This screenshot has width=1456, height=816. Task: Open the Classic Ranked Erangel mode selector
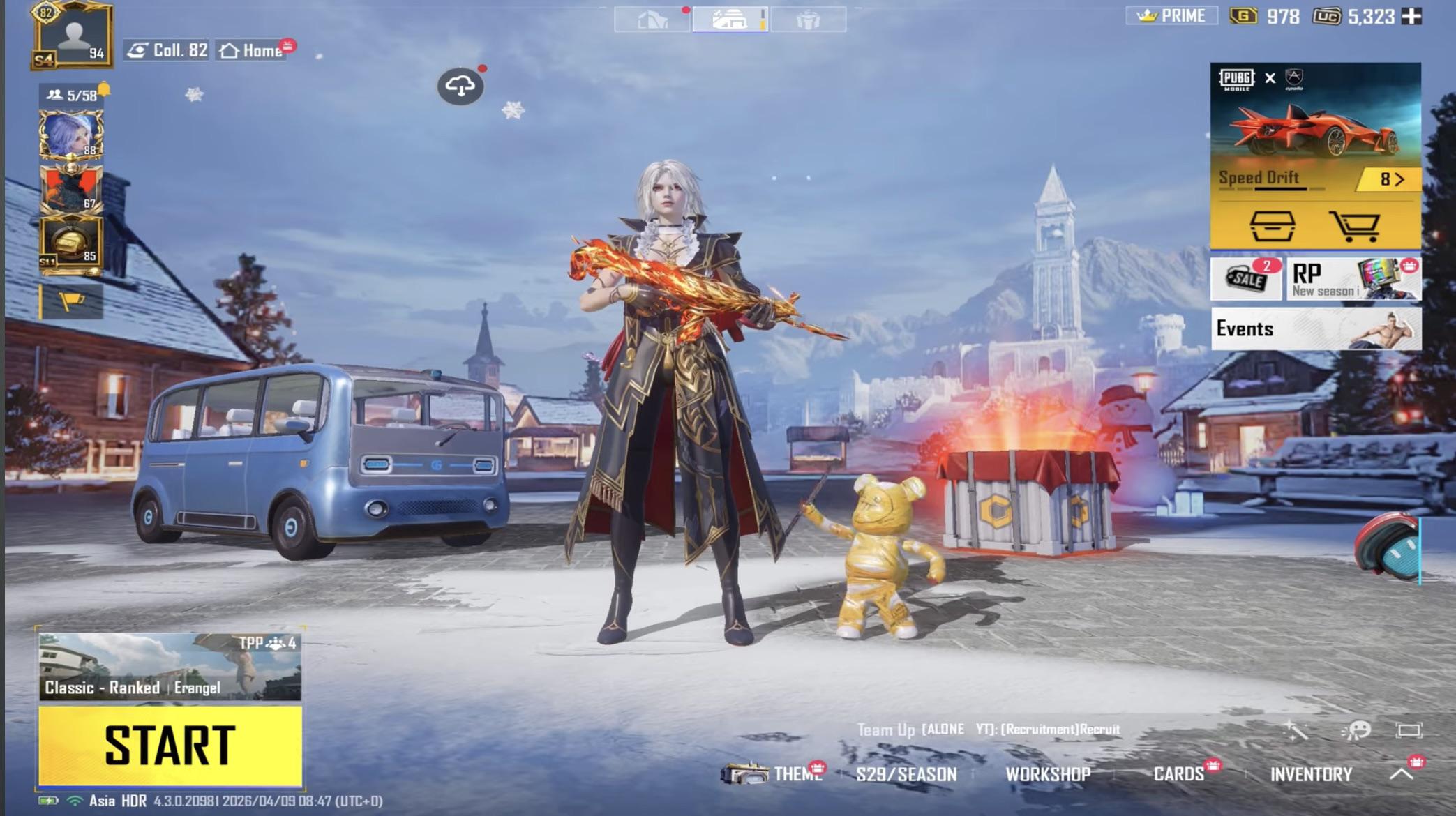pyautogui.click(x=170, y=666)
